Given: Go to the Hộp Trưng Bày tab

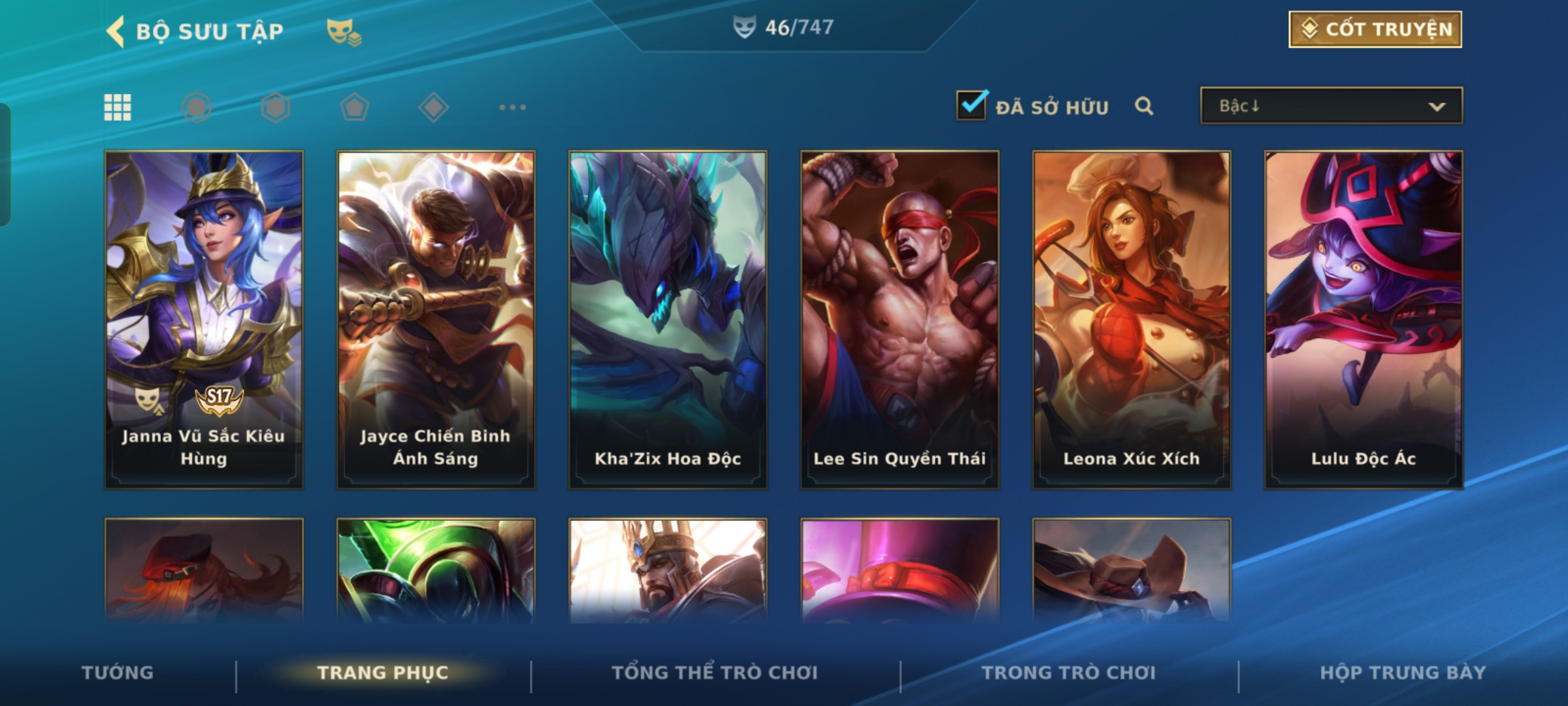Looking at the screenshot, I should point(1403,673).
